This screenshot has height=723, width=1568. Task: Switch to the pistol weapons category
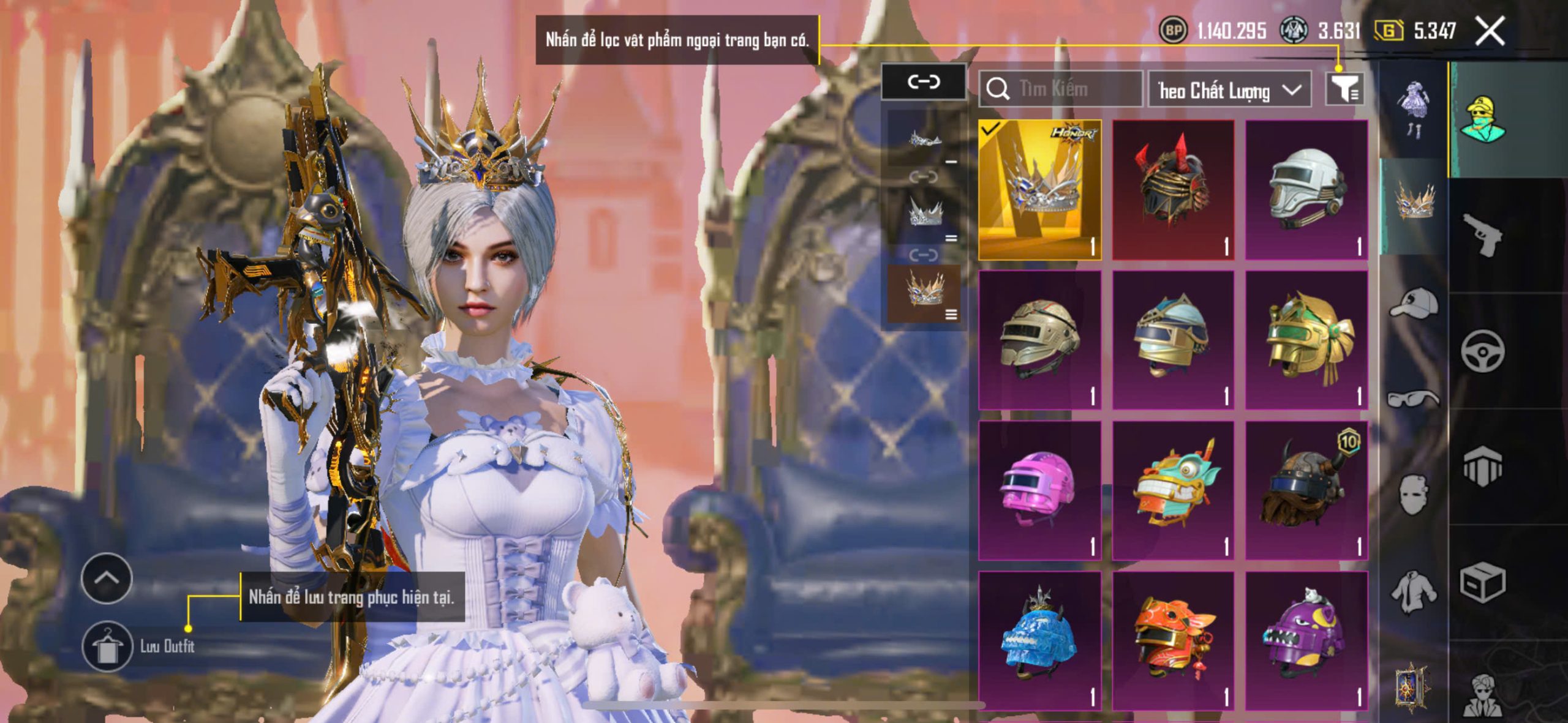point(1482,234)
